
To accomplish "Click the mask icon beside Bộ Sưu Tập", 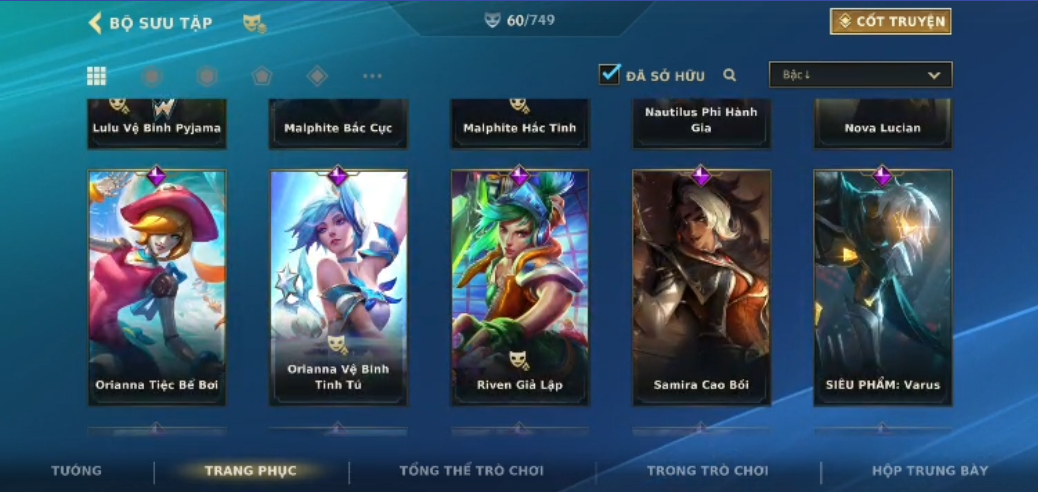I will (254, 23).
